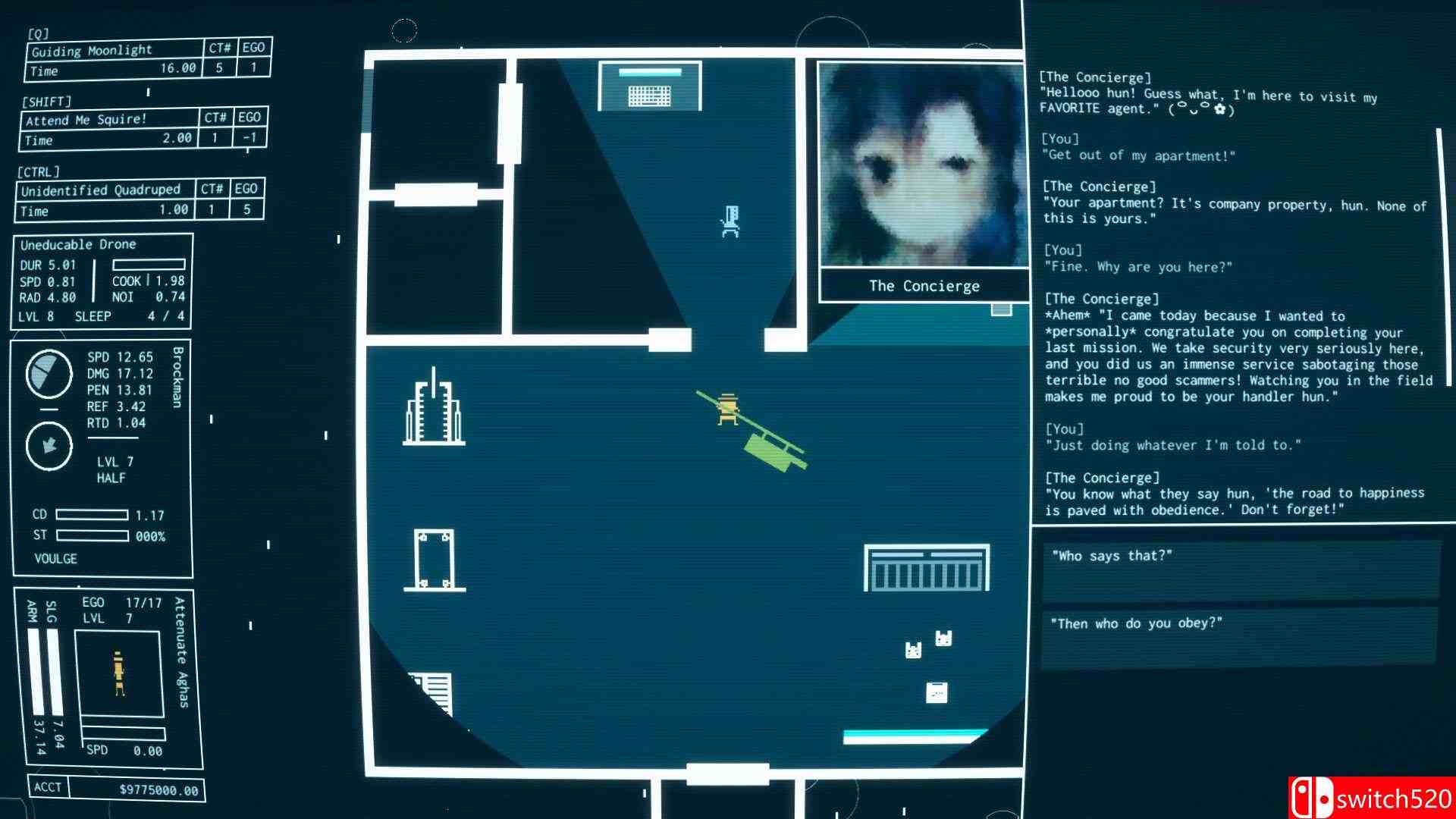
Task: Select the yellow player character sprite on the map
Action: pos(728,409)
